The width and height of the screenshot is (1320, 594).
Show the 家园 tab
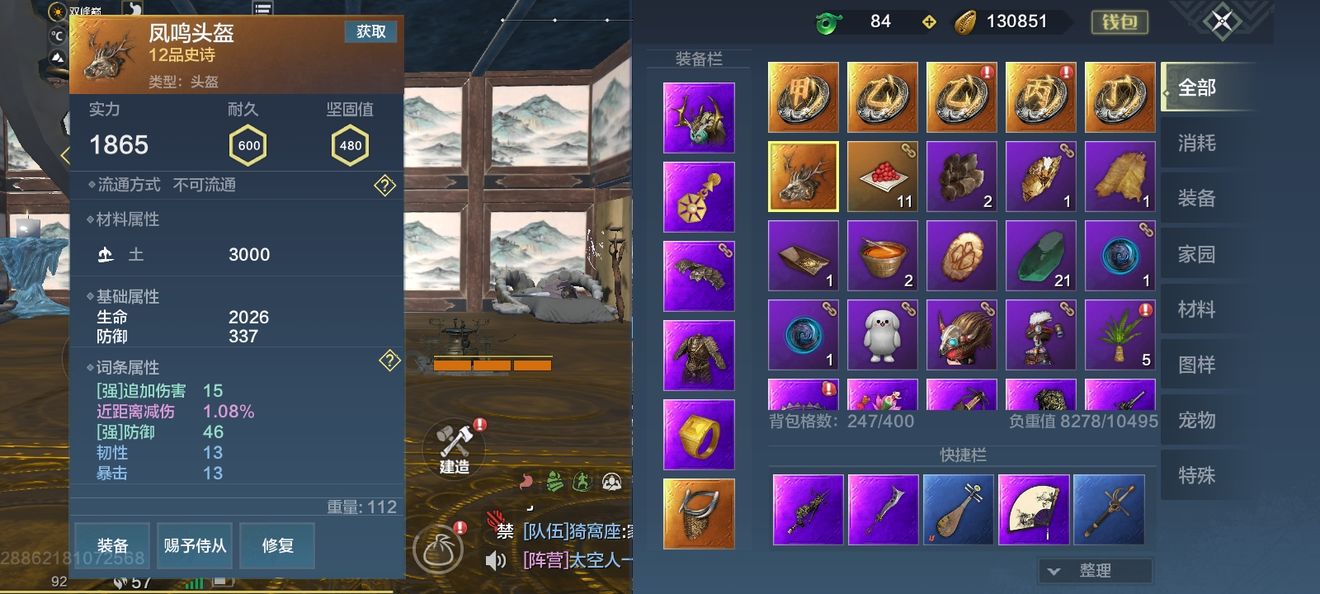pos(1197,254)
